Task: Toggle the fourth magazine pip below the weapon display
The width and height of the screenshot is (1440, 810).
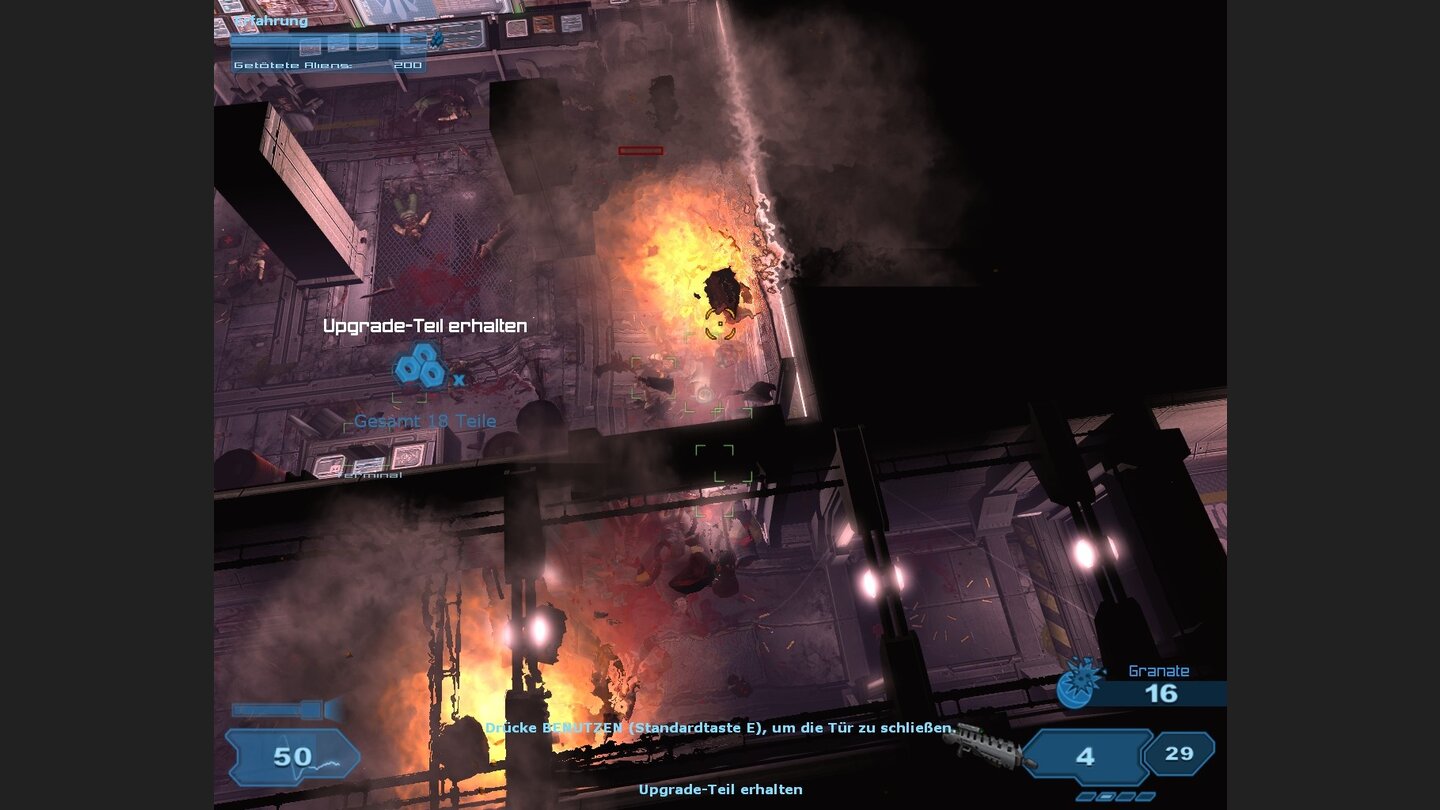Action: coord(1145,796)
